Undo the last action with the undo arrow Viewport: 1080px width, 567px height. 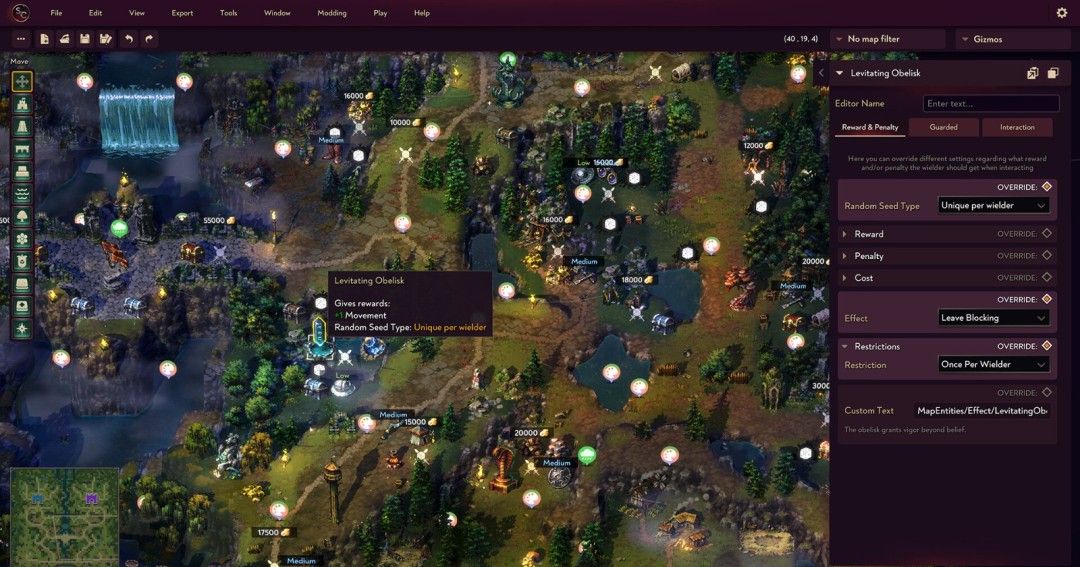pos(128,39)
